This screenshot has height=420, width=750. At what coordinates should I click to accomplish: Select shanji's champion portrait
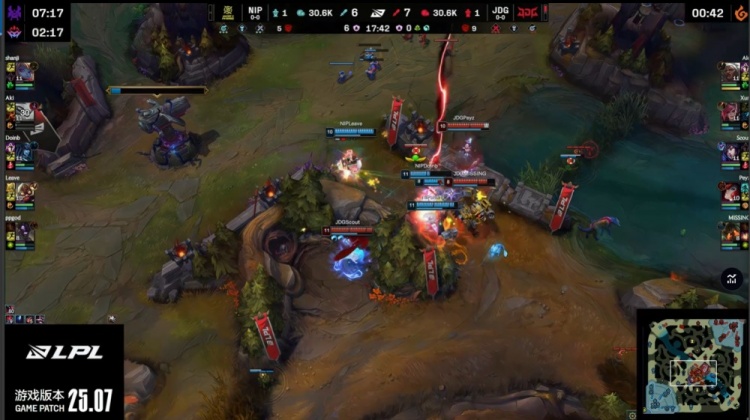[x=26, y=73]
